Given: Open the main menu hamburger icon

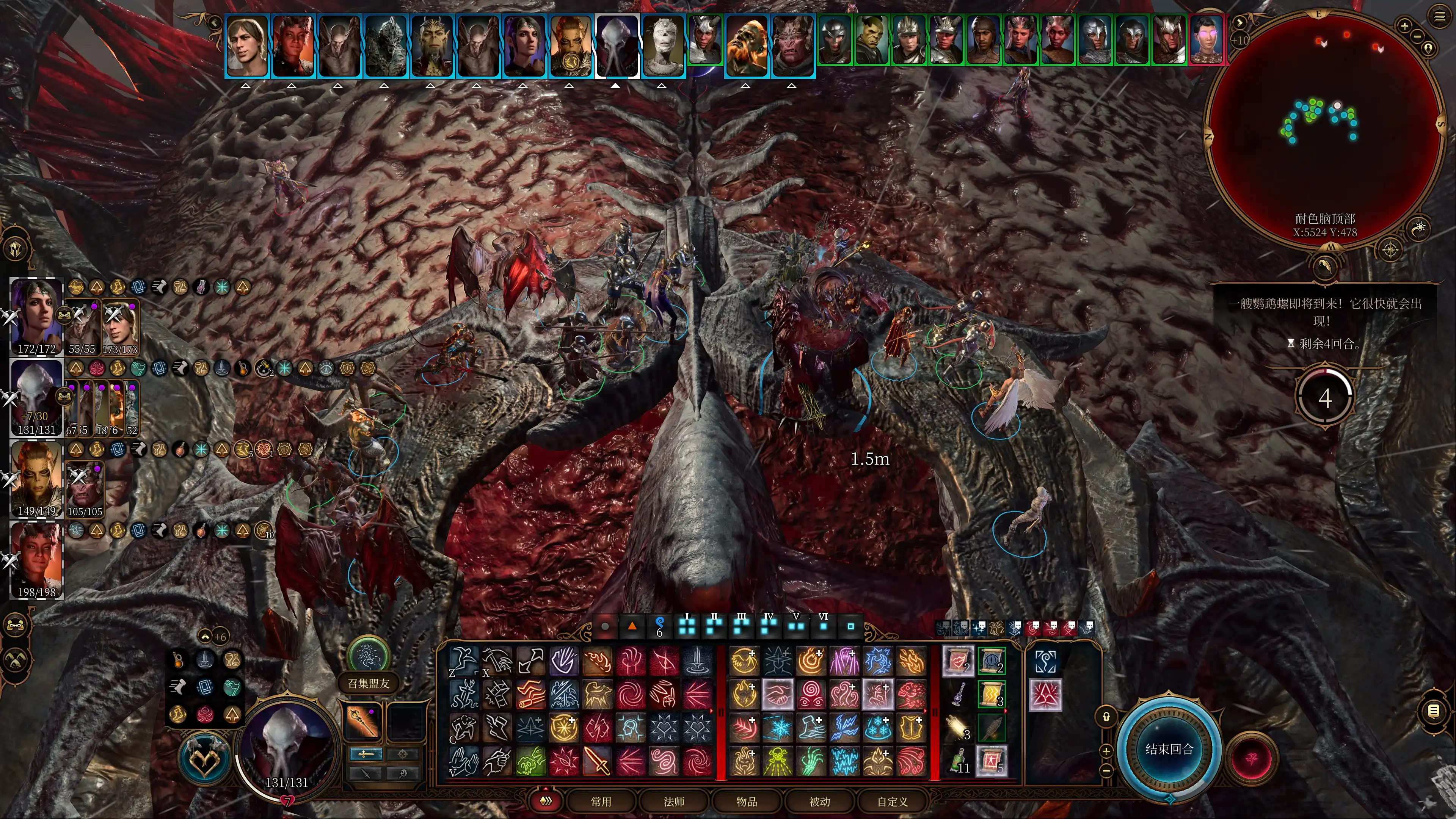Looking at the screenshot, I should pos(1440,16).
